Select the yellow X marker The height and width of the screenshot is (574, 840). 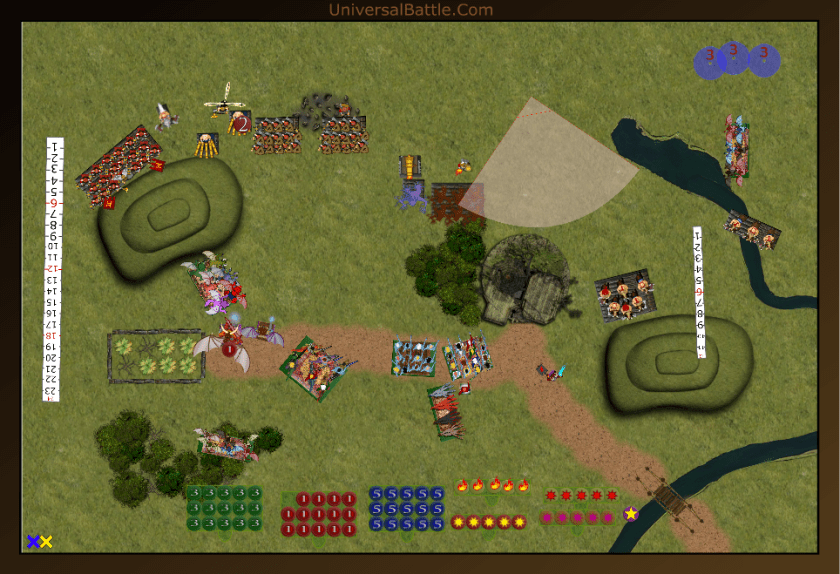click(x=46, y=541)
